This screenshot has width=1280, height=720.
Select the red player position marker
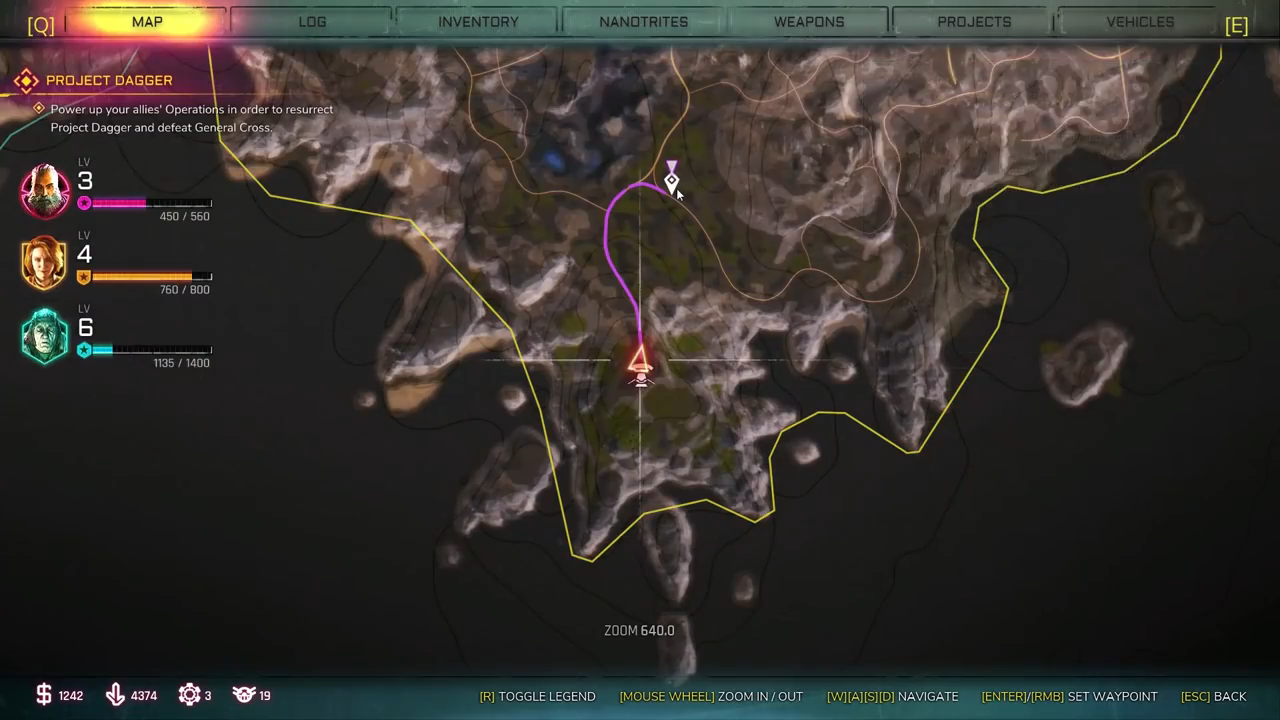point(640,362)
